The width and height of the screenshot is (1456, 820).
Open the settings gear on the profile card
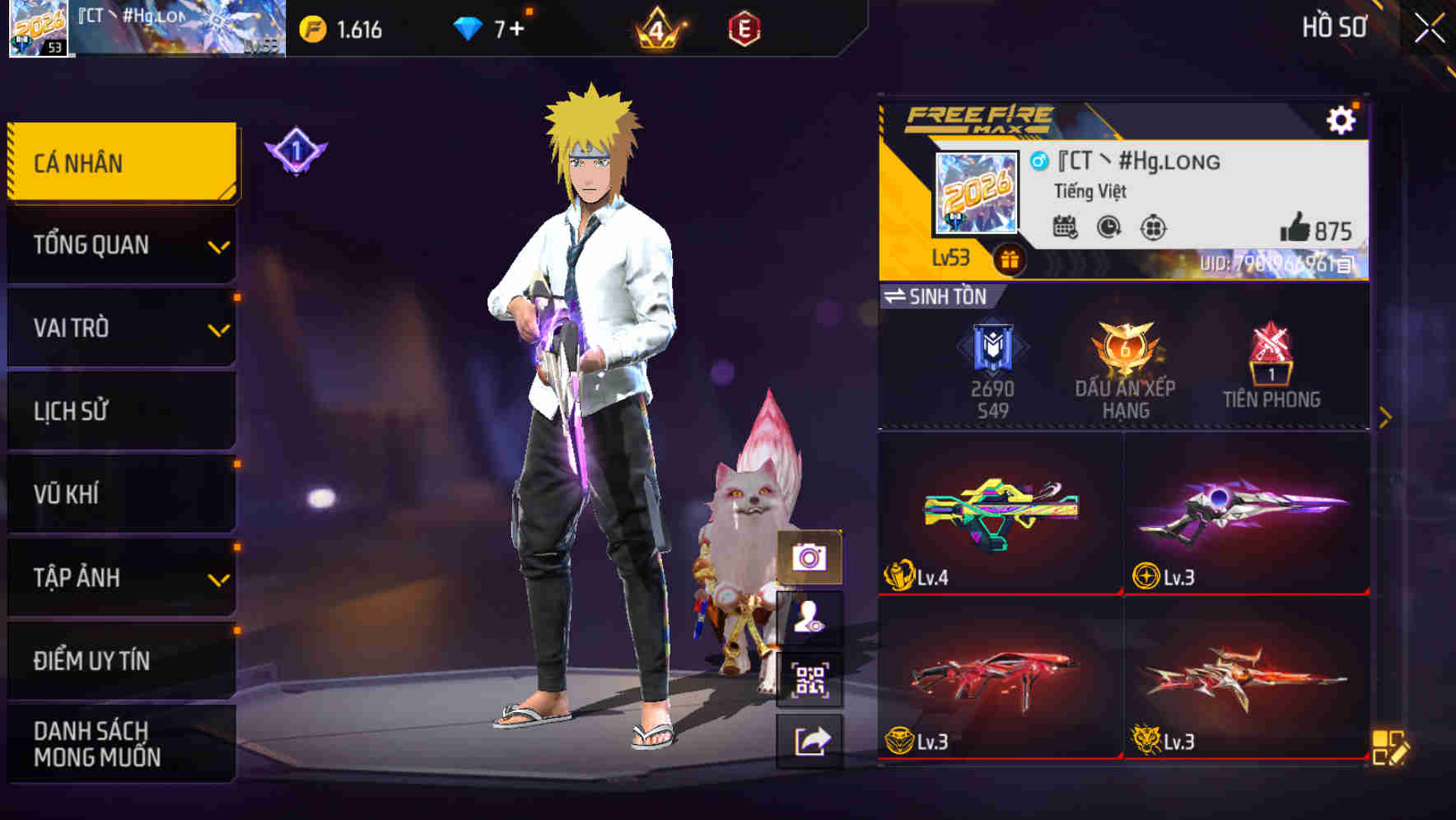point(1344,119)
